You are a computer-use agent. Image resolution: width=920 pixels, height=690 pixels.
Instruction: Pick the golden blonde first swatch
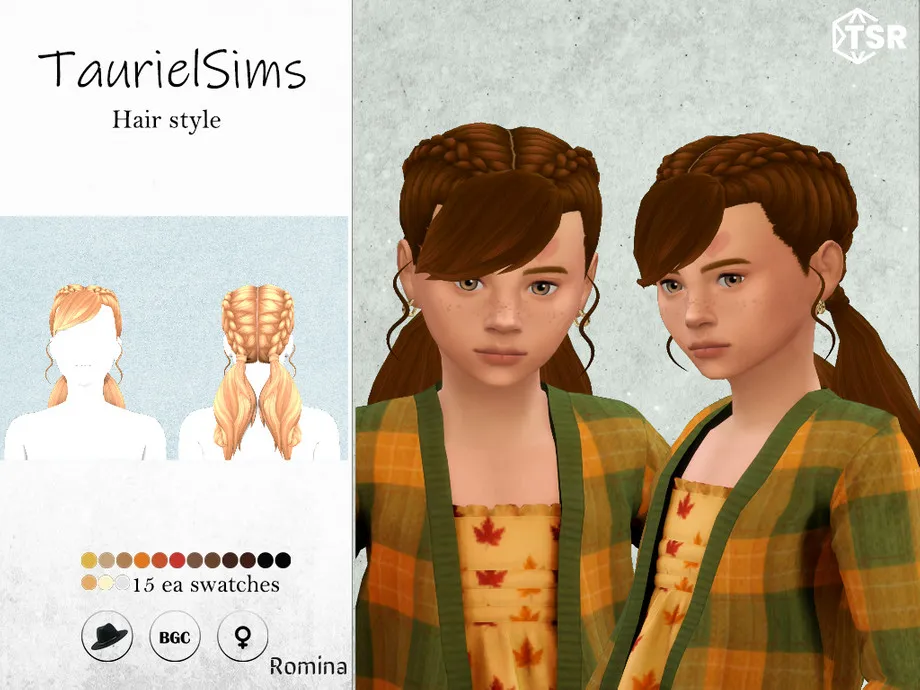pyautogui.click(x=90, y=560)
